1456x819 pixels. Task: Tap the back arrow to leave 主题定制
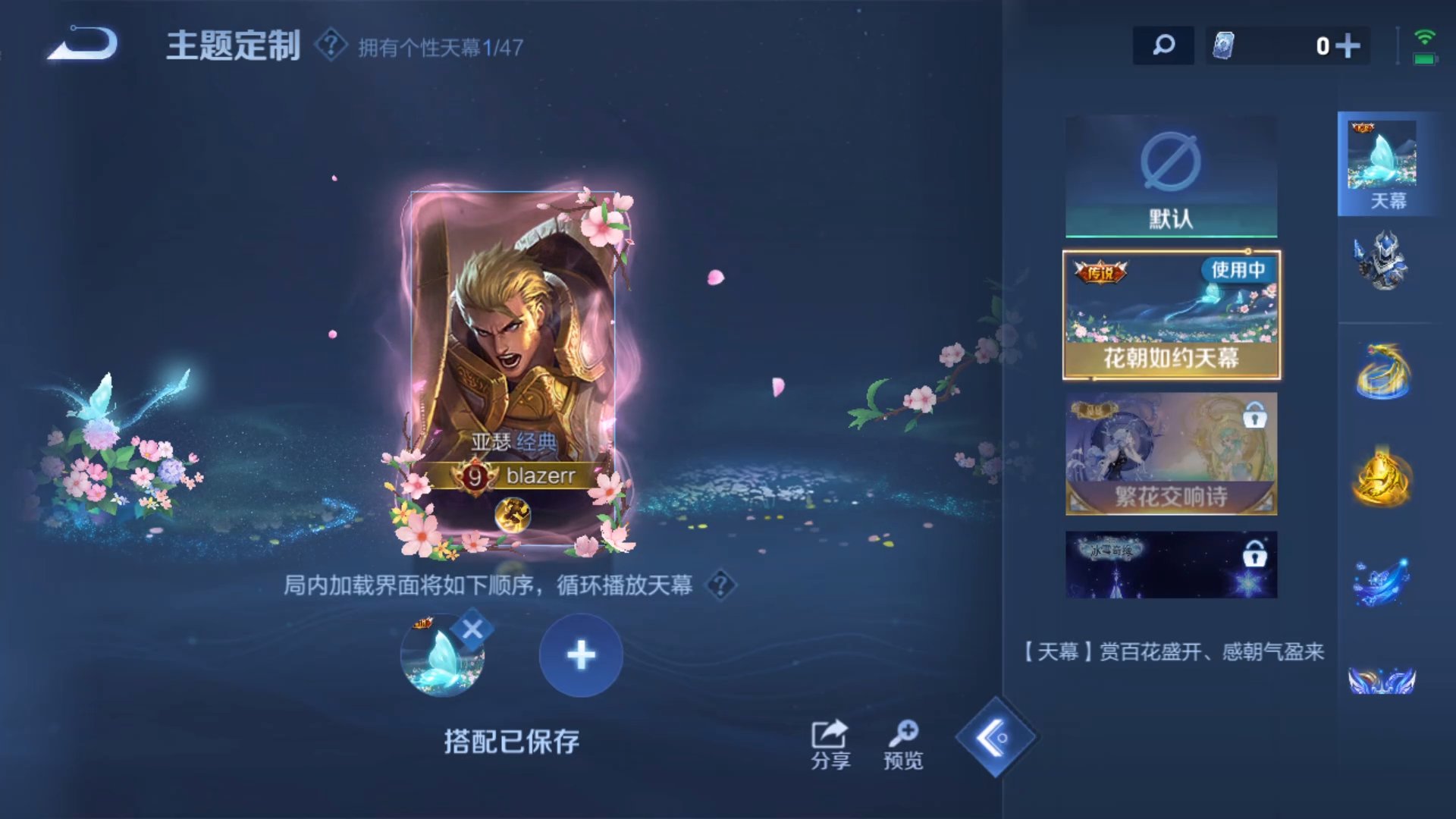click(x=83, y=45)
